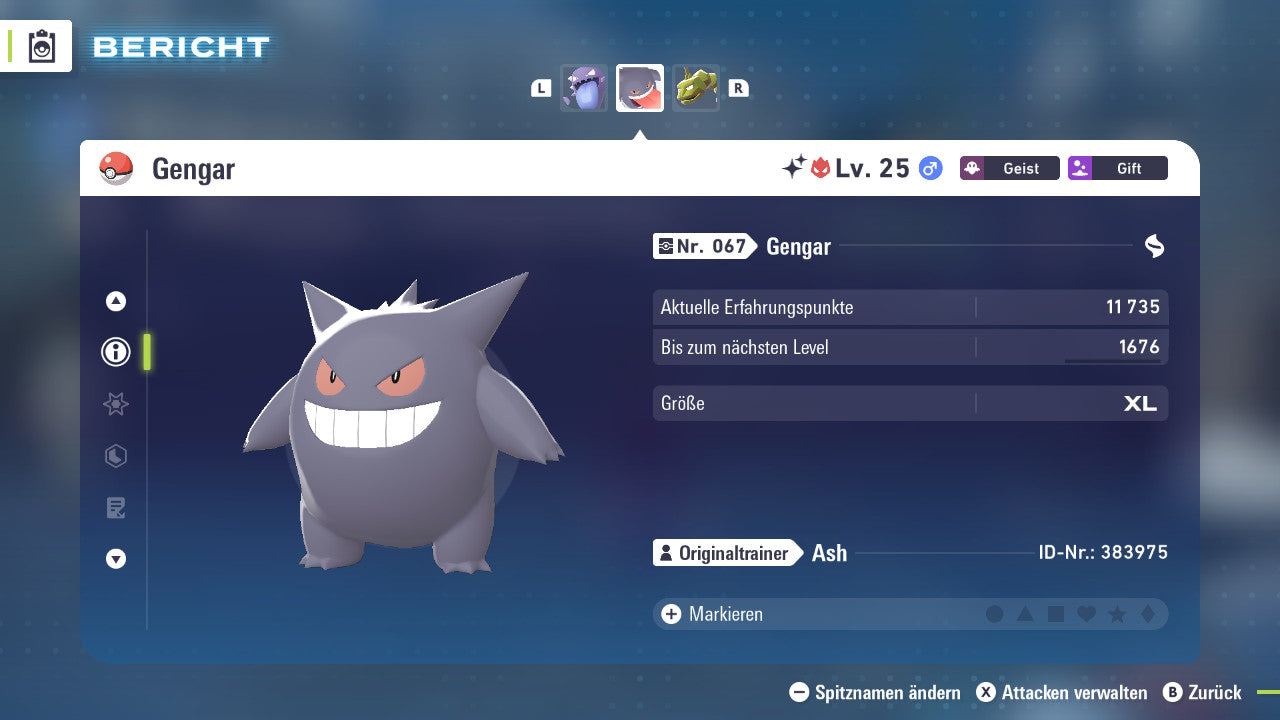Switch to the star-shaped page tab
This screenshot has width=1280, height=720.
pyautogui.click(x=116, y=404)
